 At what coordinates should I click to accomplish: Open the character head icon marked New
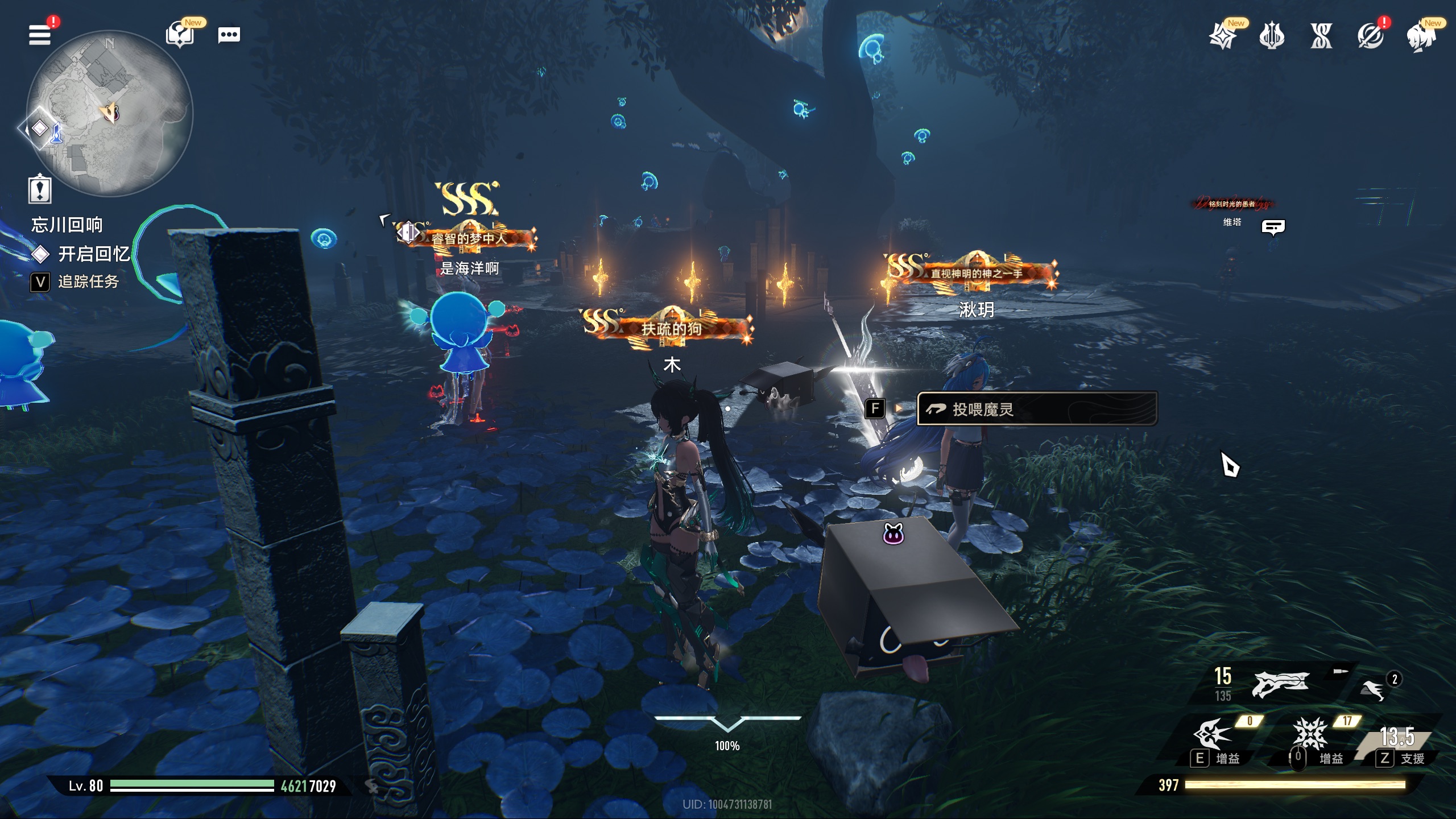[1420, 37]
